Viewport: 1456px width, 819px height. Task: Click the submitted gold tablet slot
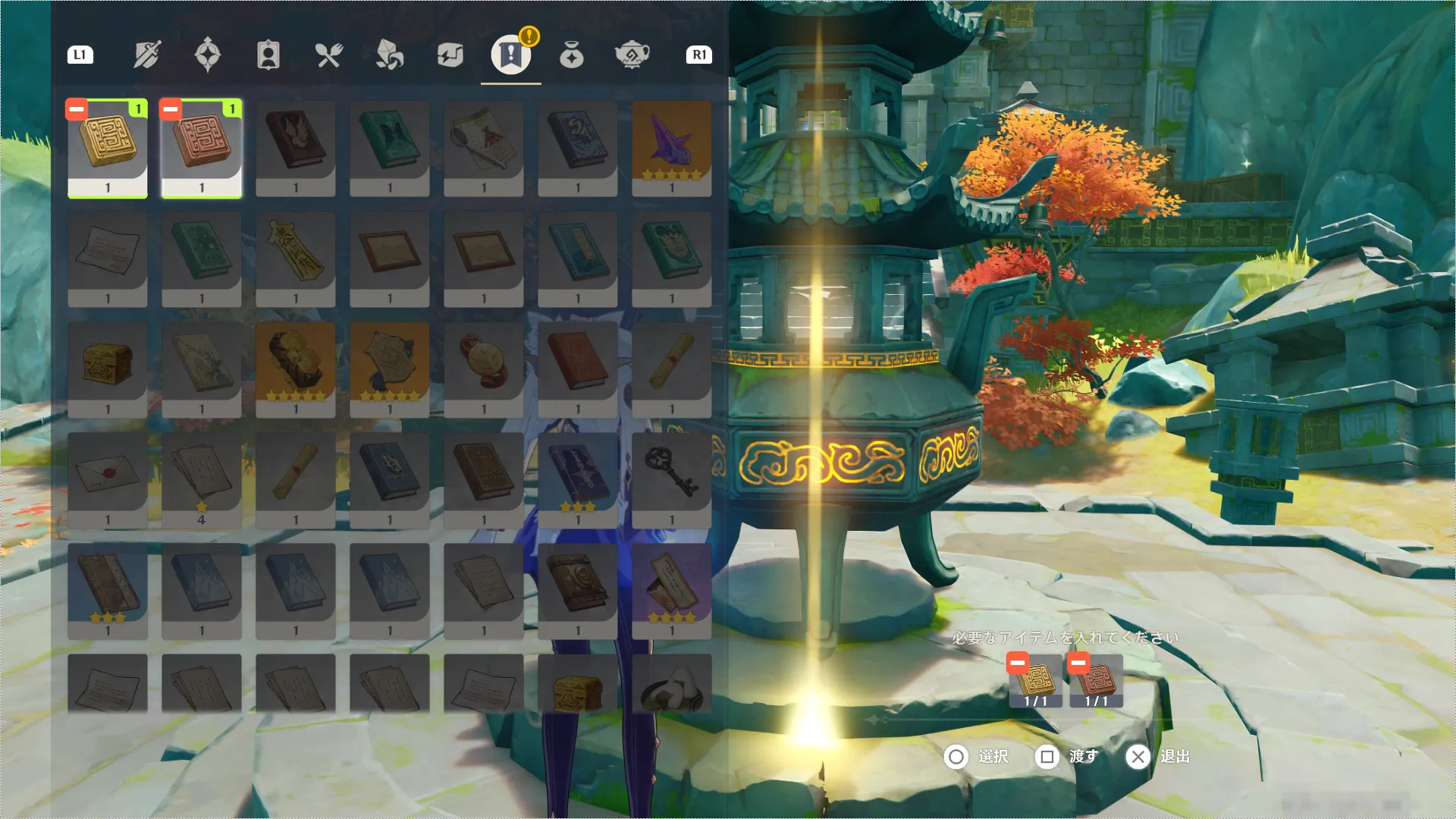coord(1036,682)
